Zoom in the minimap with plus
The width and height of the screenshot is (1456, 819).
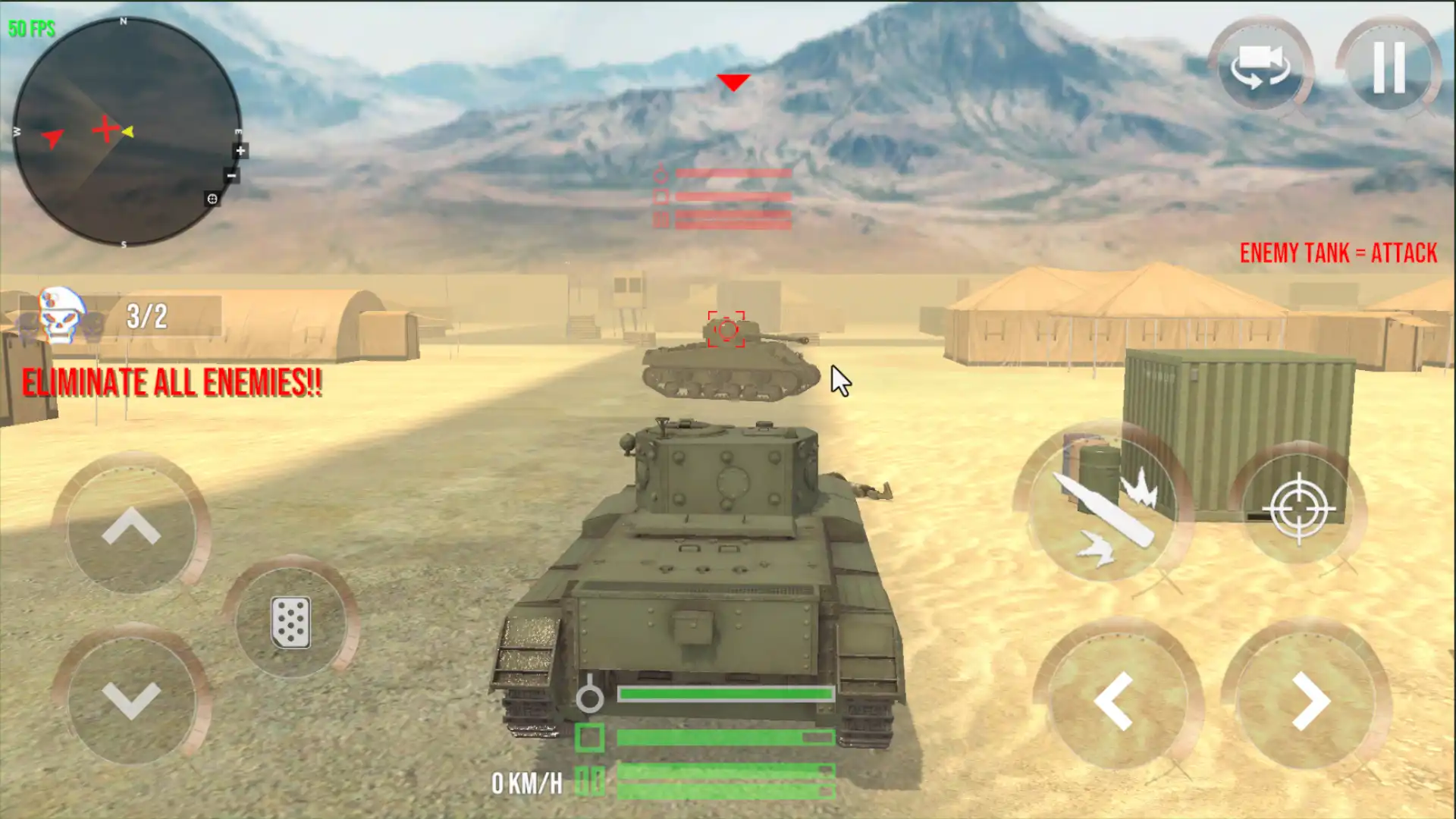click(x=240, y=151)
